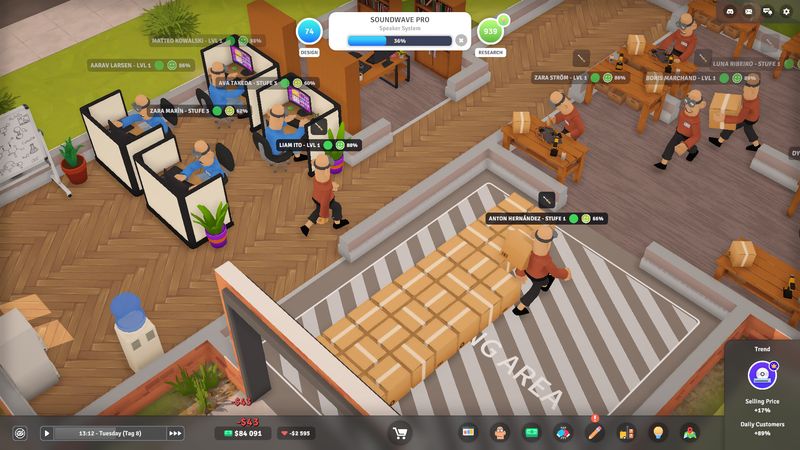
Task: Click the blue Design points bubble
Action: (x=310, y=31)
